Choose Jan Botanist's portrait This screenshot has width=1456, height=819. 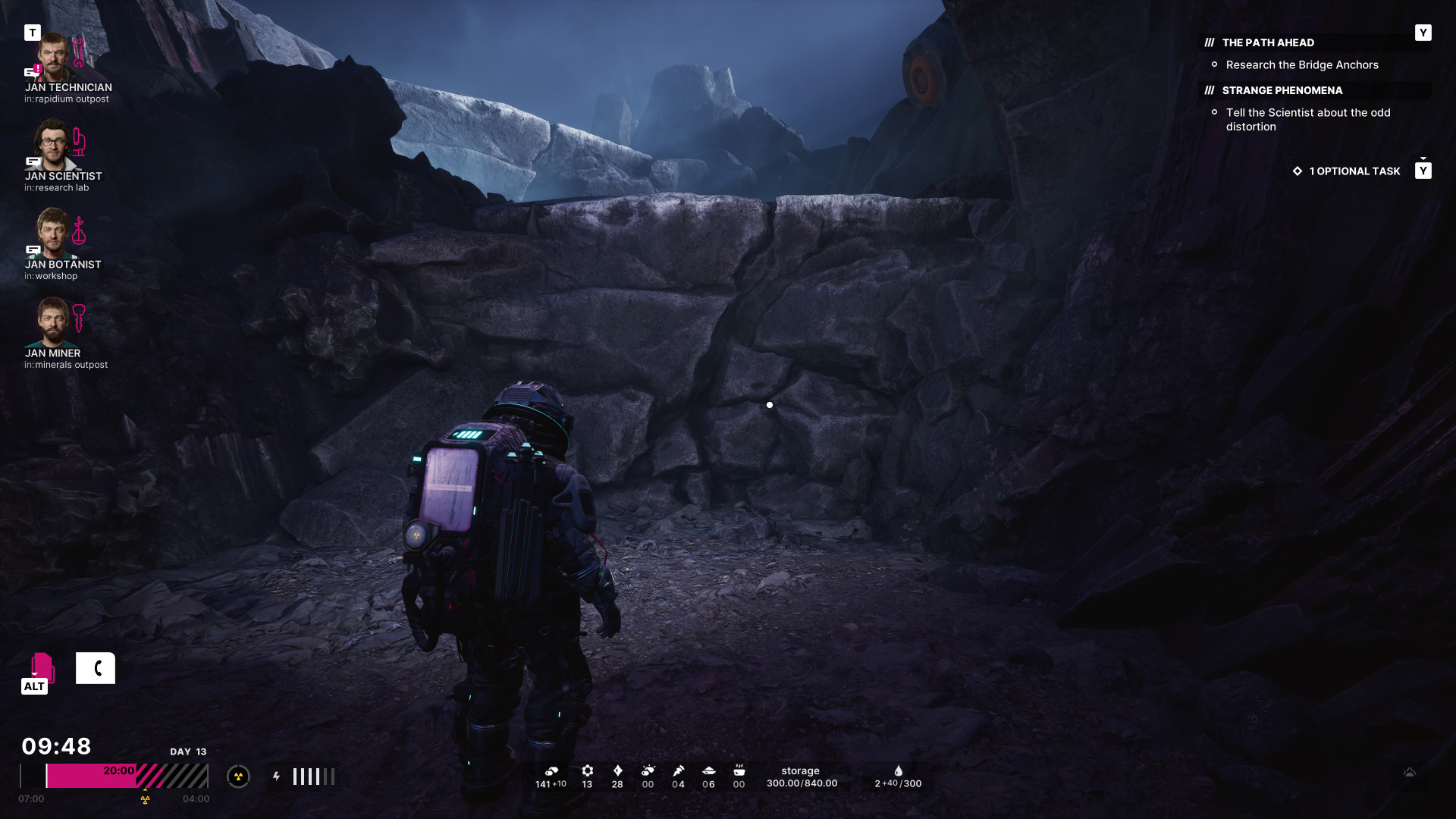(53, 233)
